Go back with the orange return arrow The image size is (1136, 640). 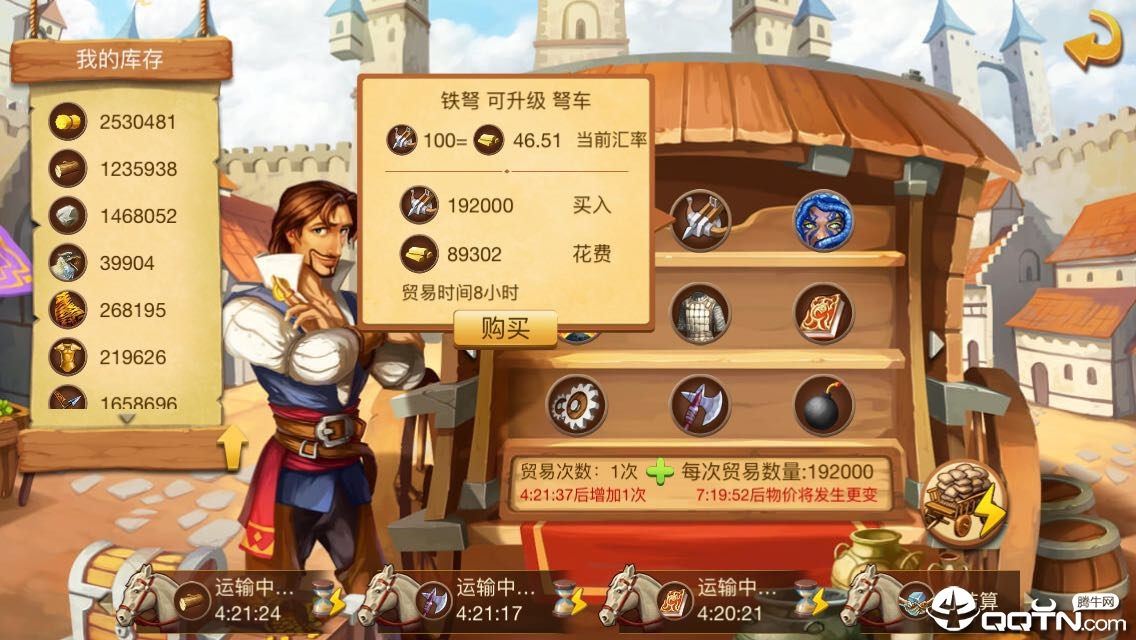coord(1091,40)
